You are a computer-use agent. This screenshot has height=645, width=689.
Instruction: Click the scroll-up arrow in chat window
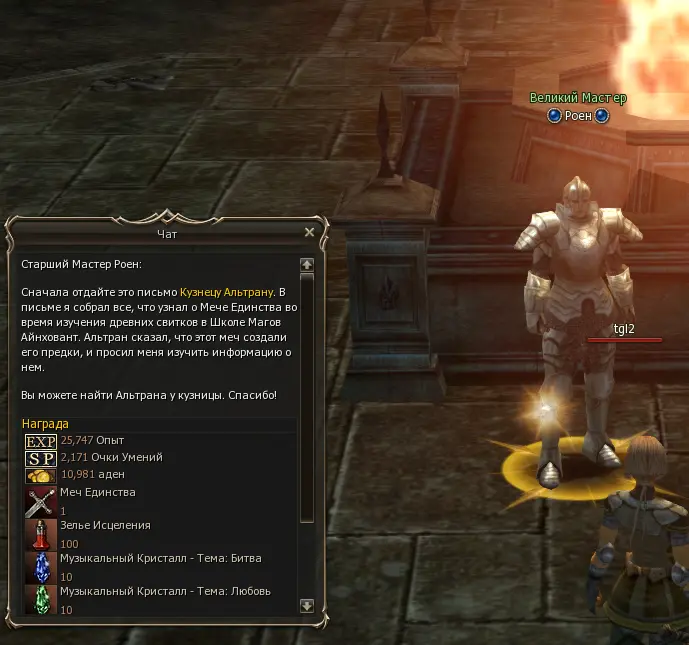click(x=307, y=265)
